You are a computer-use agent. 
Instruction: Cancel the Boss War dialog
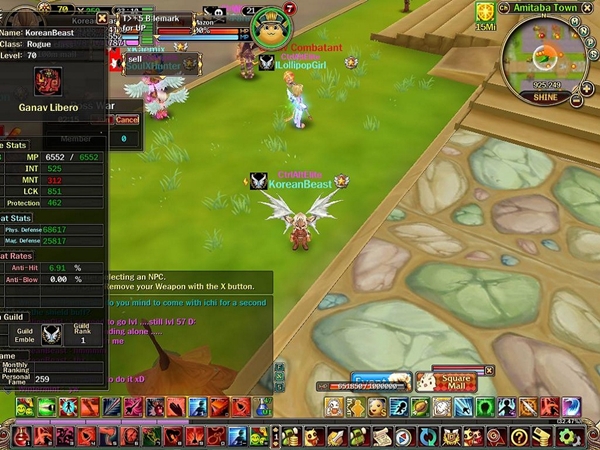pyautogui.click(x=127, y=119)
